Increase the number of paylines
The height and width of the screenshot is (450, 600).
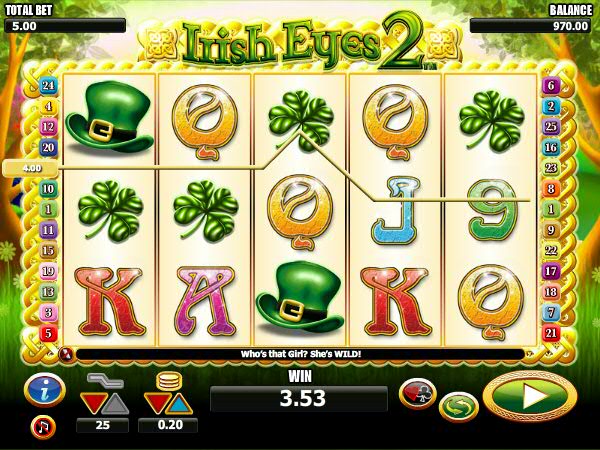pyautogui.click(x=116, y=403)
